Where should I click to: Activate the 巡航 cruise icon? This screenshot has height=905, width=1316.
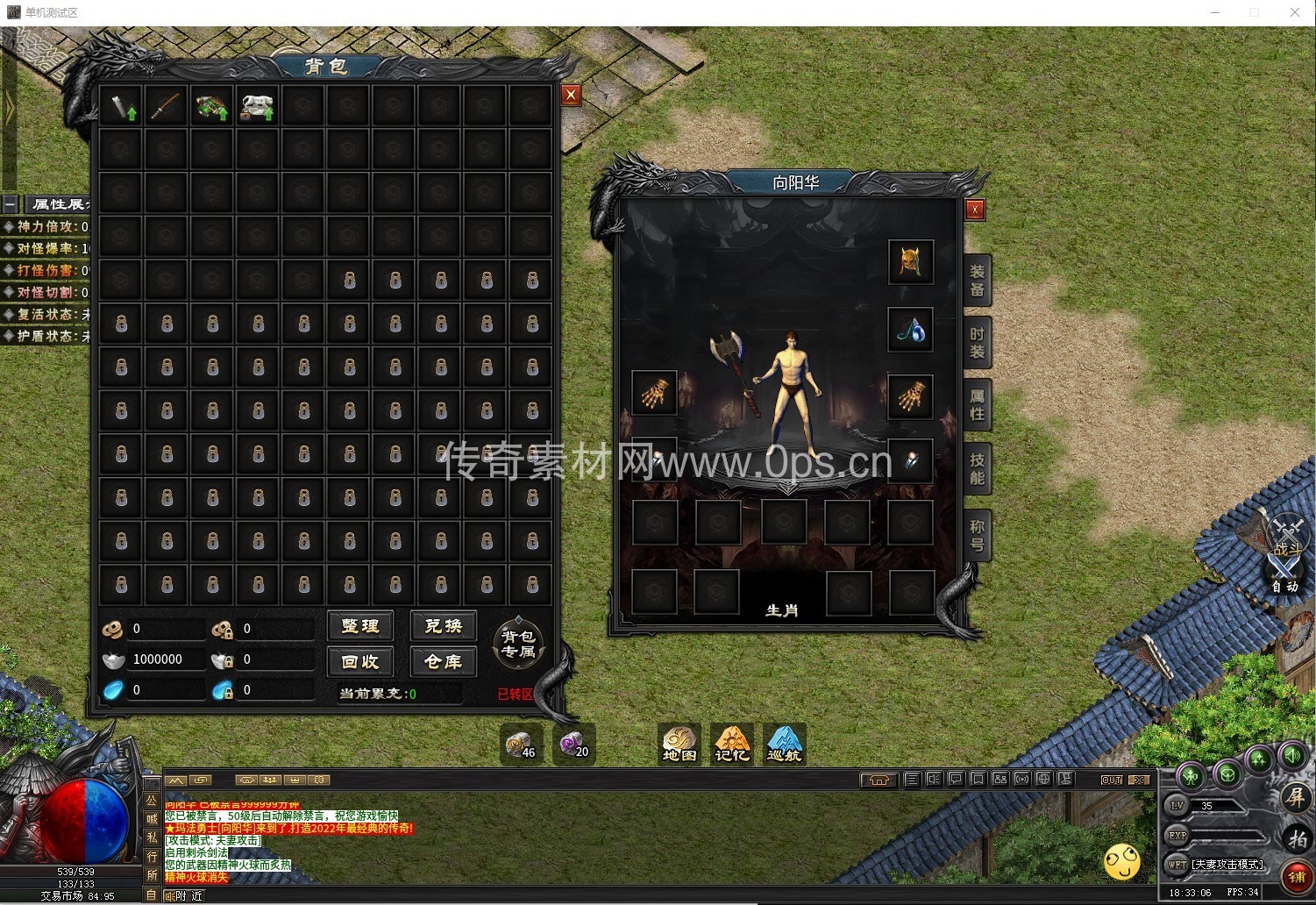pos(784,745)
